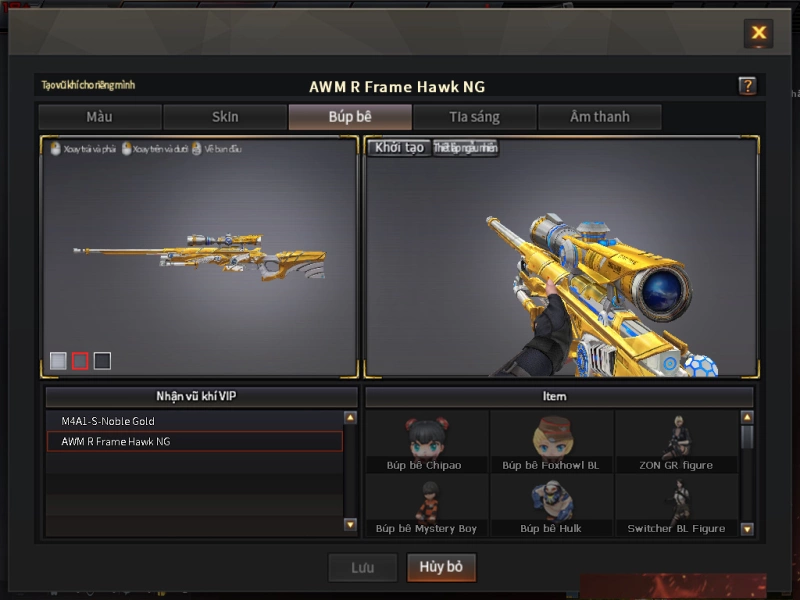
Task: Switch to the Tia sáng tab
Action: click(475, 117)
